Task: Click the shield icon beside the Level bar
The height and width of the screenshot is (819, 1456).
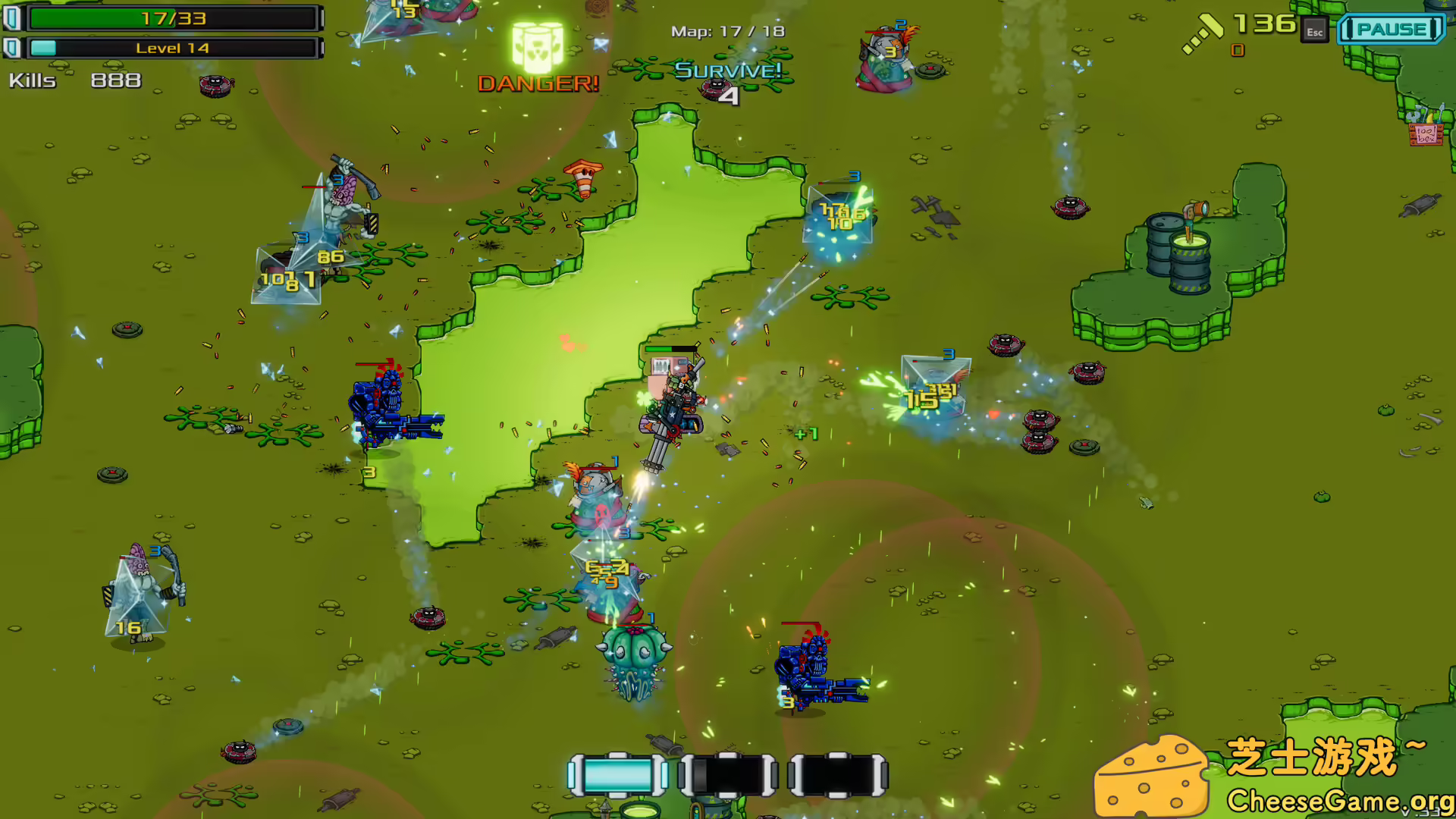Action: click(13, 47)
